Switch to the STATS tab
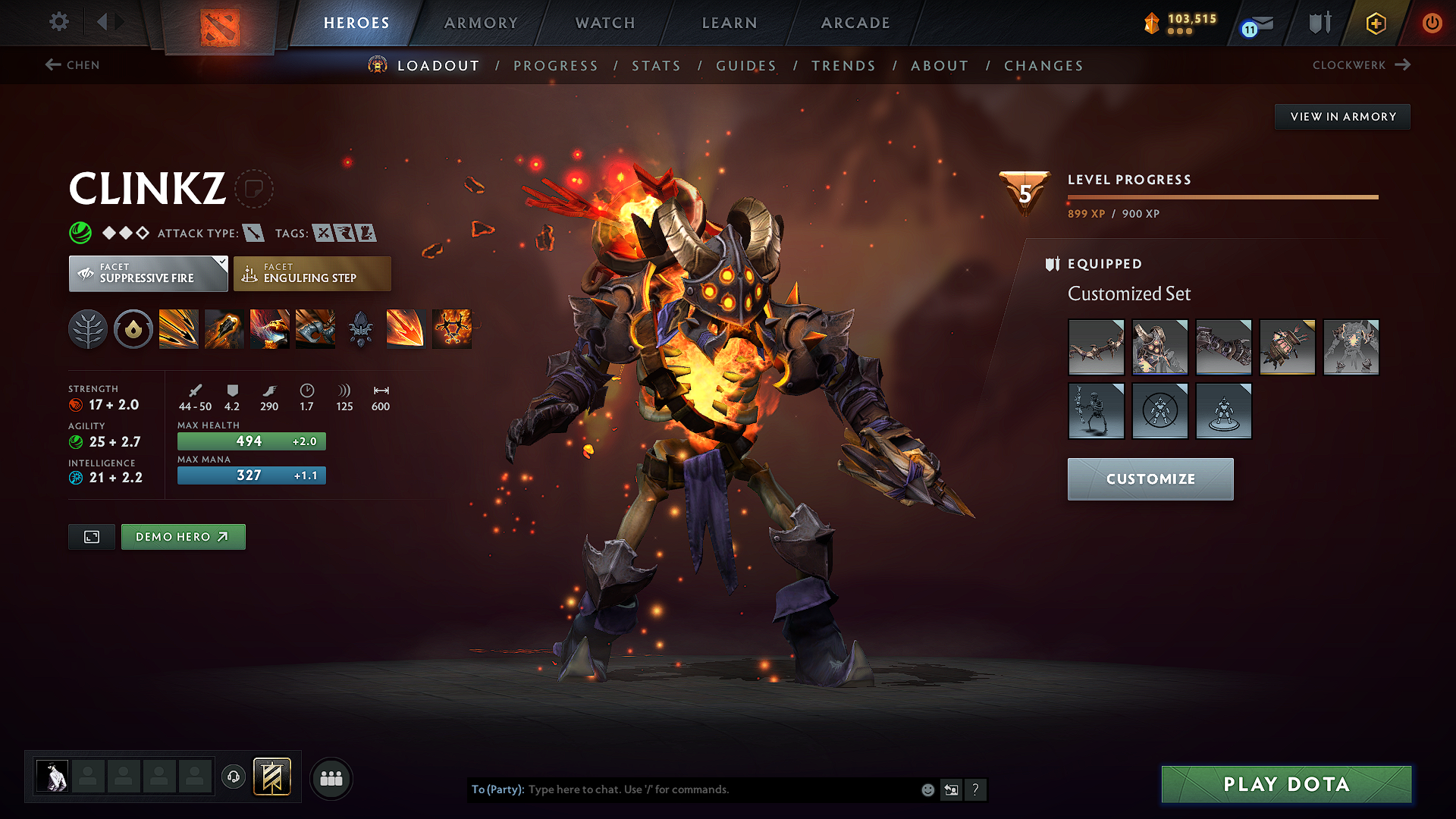Viewport: 1456px width, 819px height. [x=656, y=66]
